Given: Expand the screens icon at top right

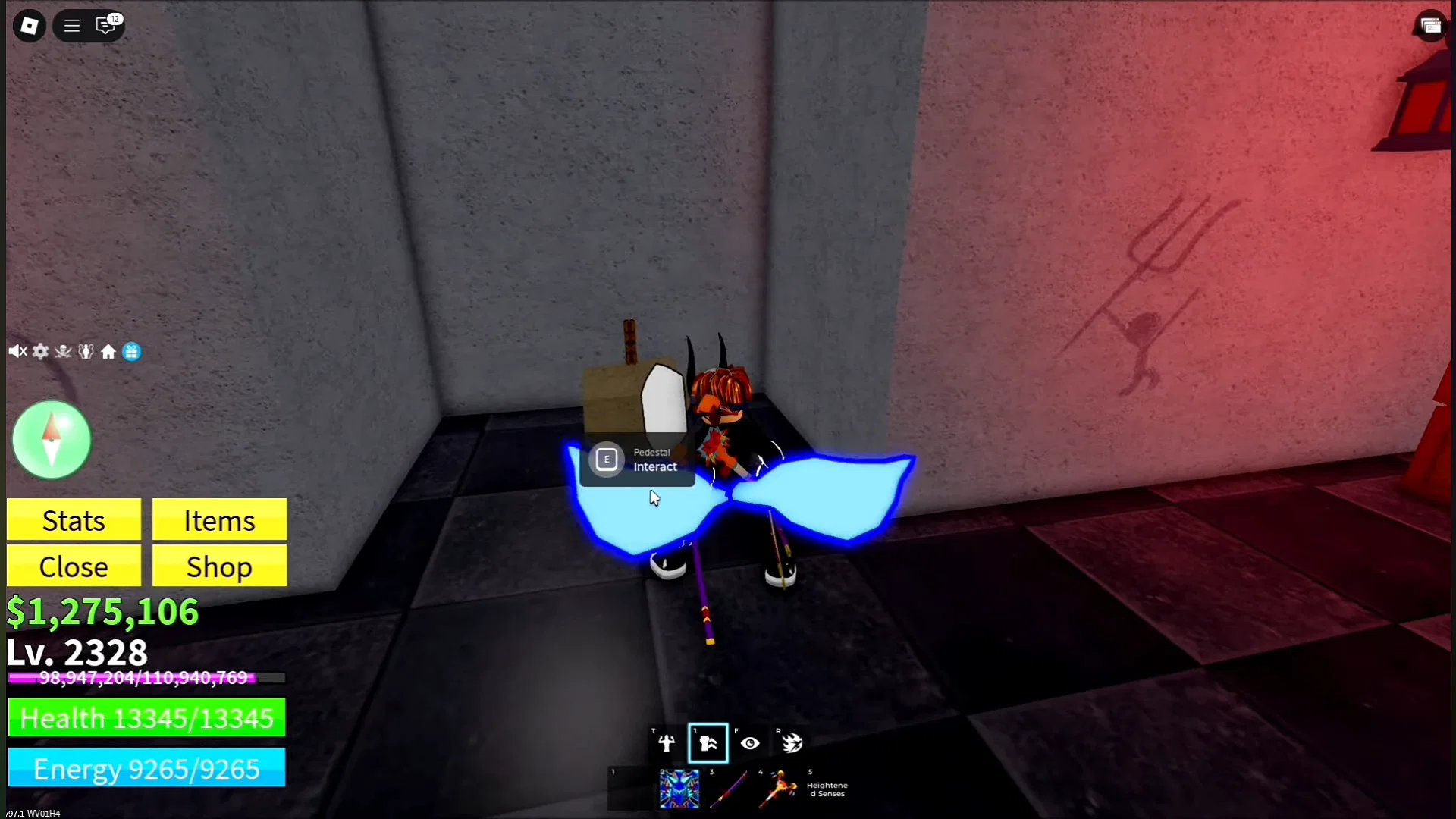Looking at the screenshot, I should pos(1430,25).
